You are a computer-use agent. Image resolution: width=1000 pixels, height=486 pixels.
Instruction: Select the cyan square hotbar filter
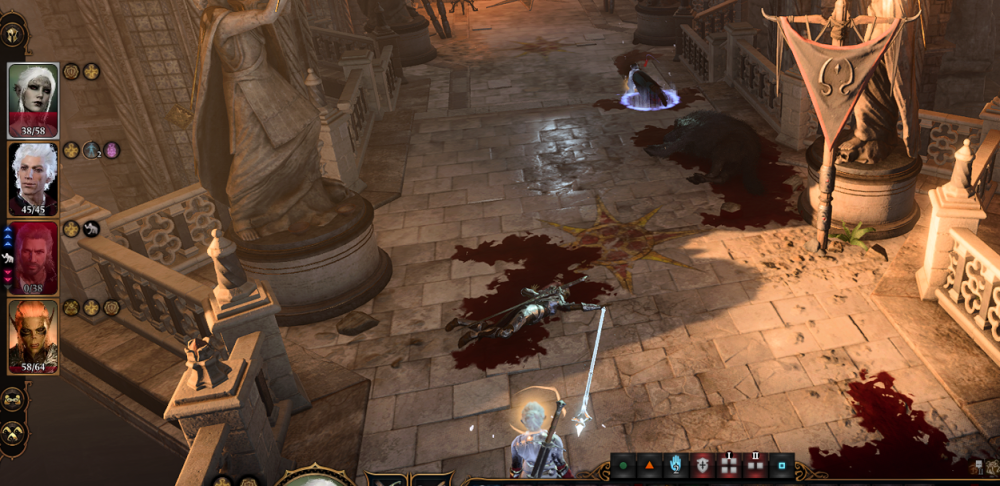point(781,467)
